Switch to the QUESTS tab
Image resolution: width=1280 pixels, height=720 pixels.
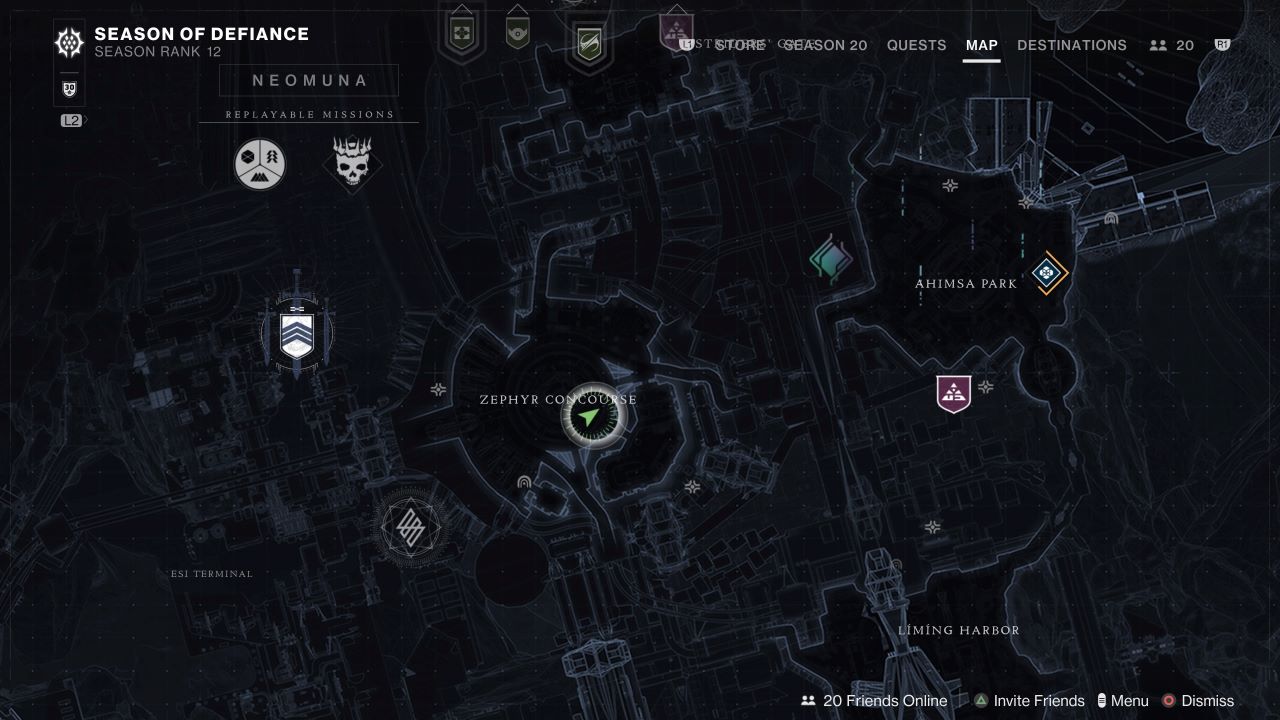[x=915, y=45]
